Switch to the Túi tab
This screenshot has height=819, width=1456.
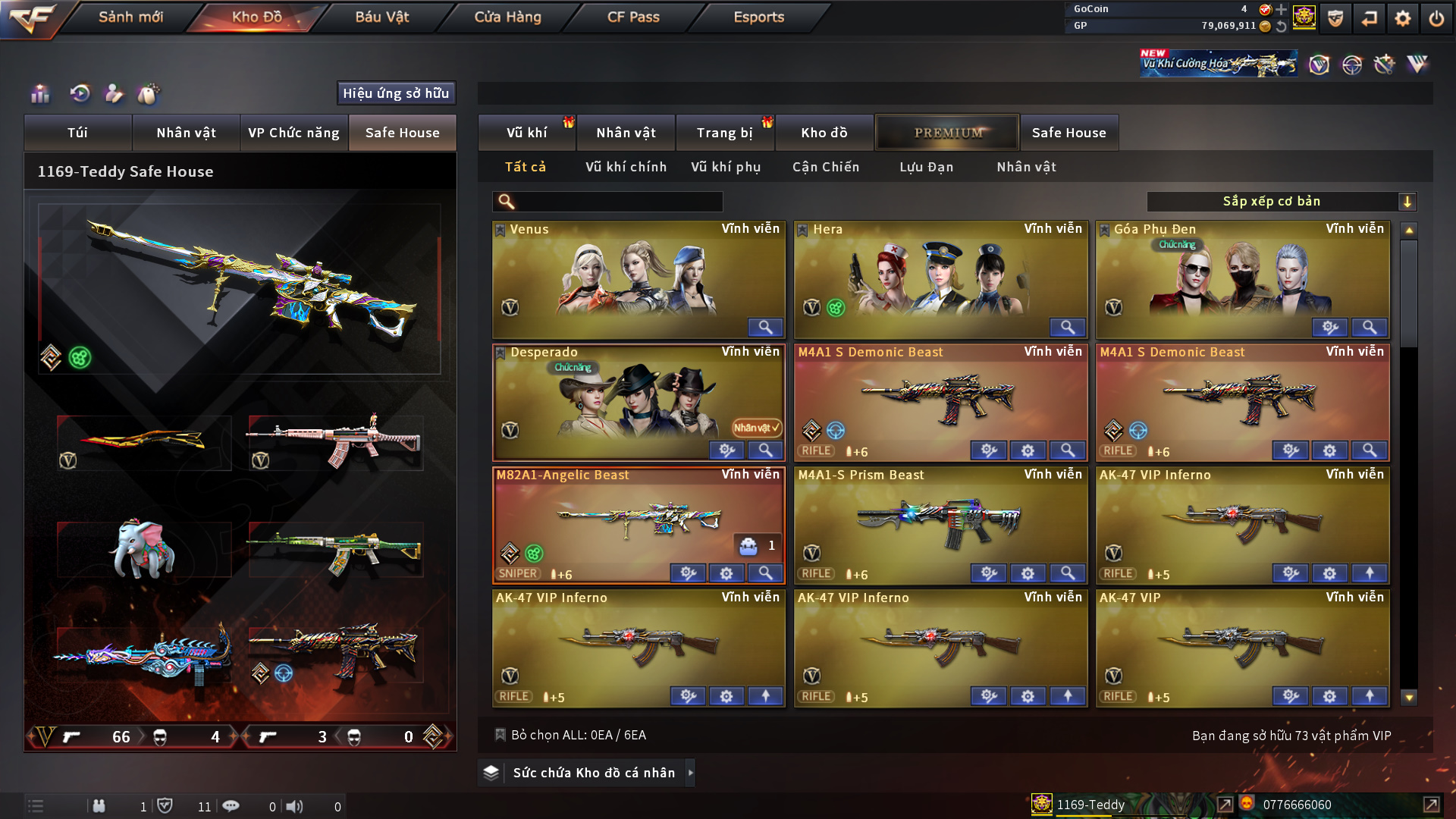tap(77, 133)
